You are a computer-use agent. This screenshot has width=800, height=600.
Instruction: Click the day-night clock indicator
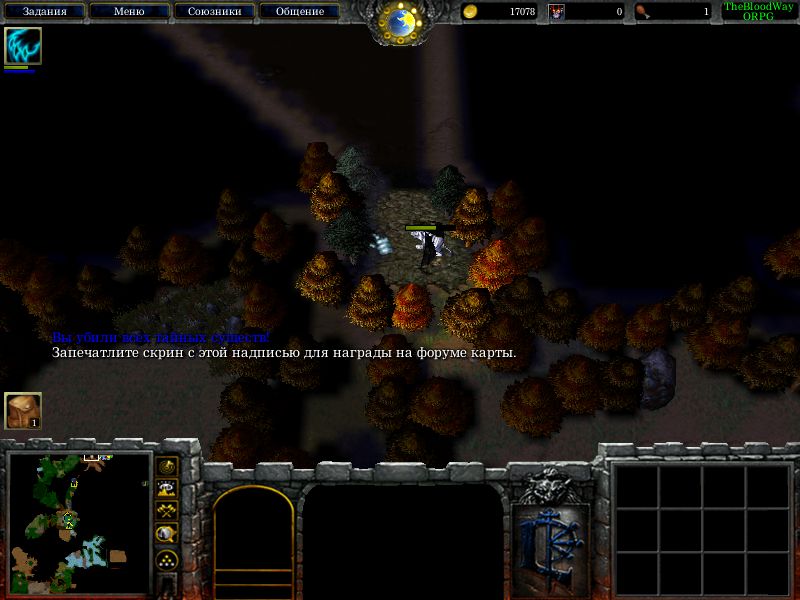tap(401, 22)
